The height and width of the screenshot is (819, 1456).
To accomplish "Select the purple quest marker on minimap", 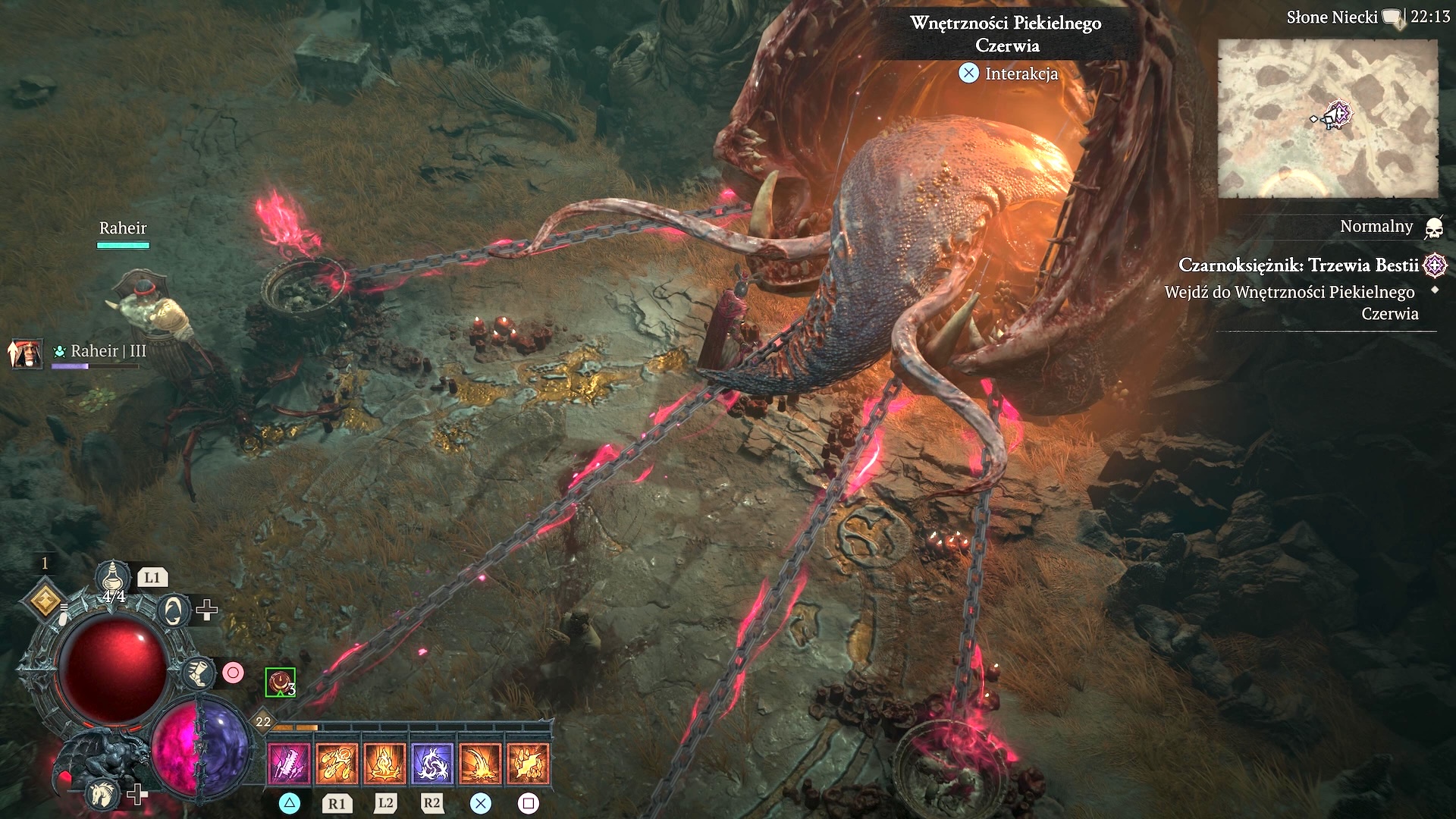I will point(1340,115).
